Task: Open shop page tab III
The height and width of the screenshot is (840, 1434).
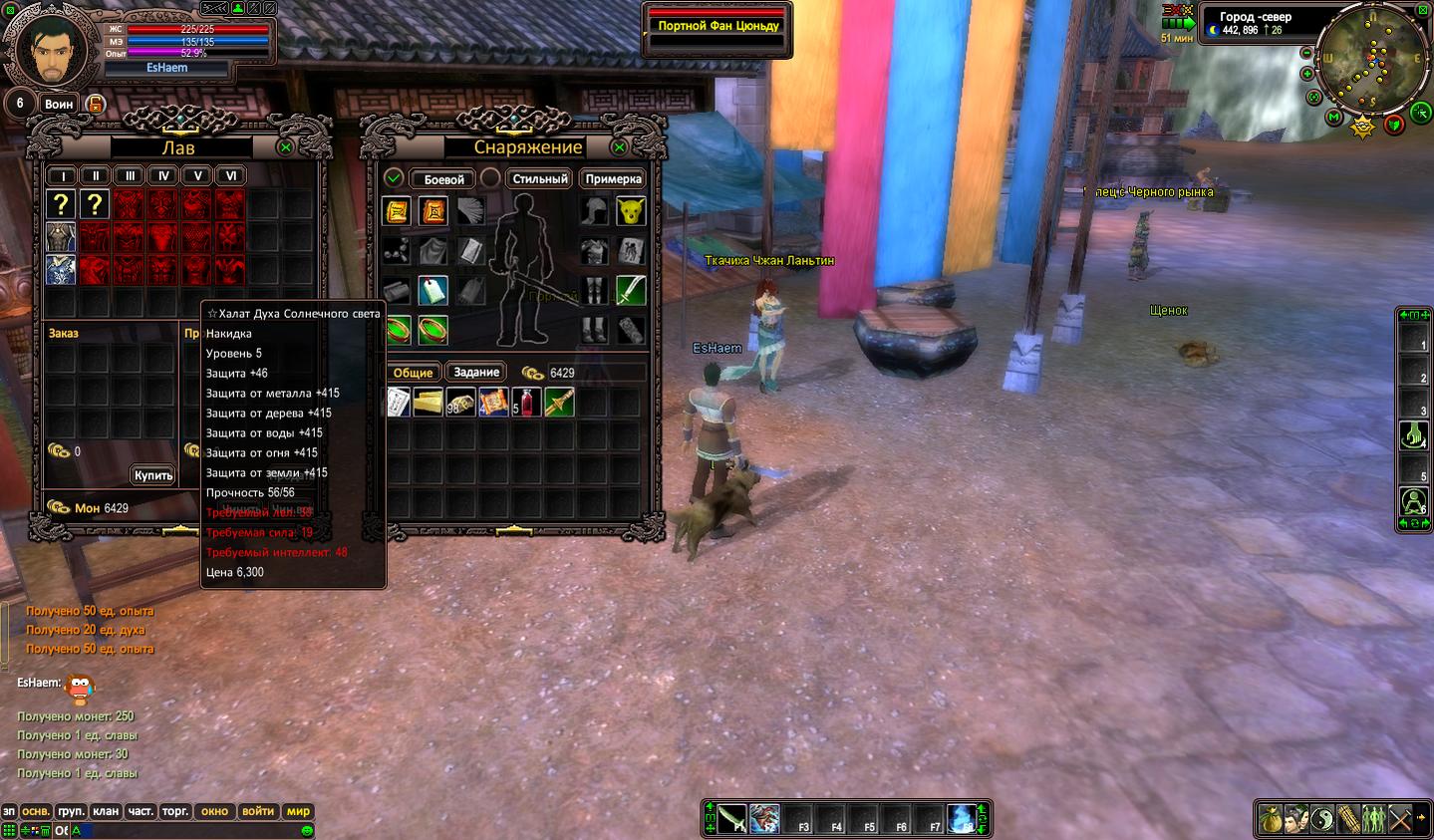Action: point(130,176)
